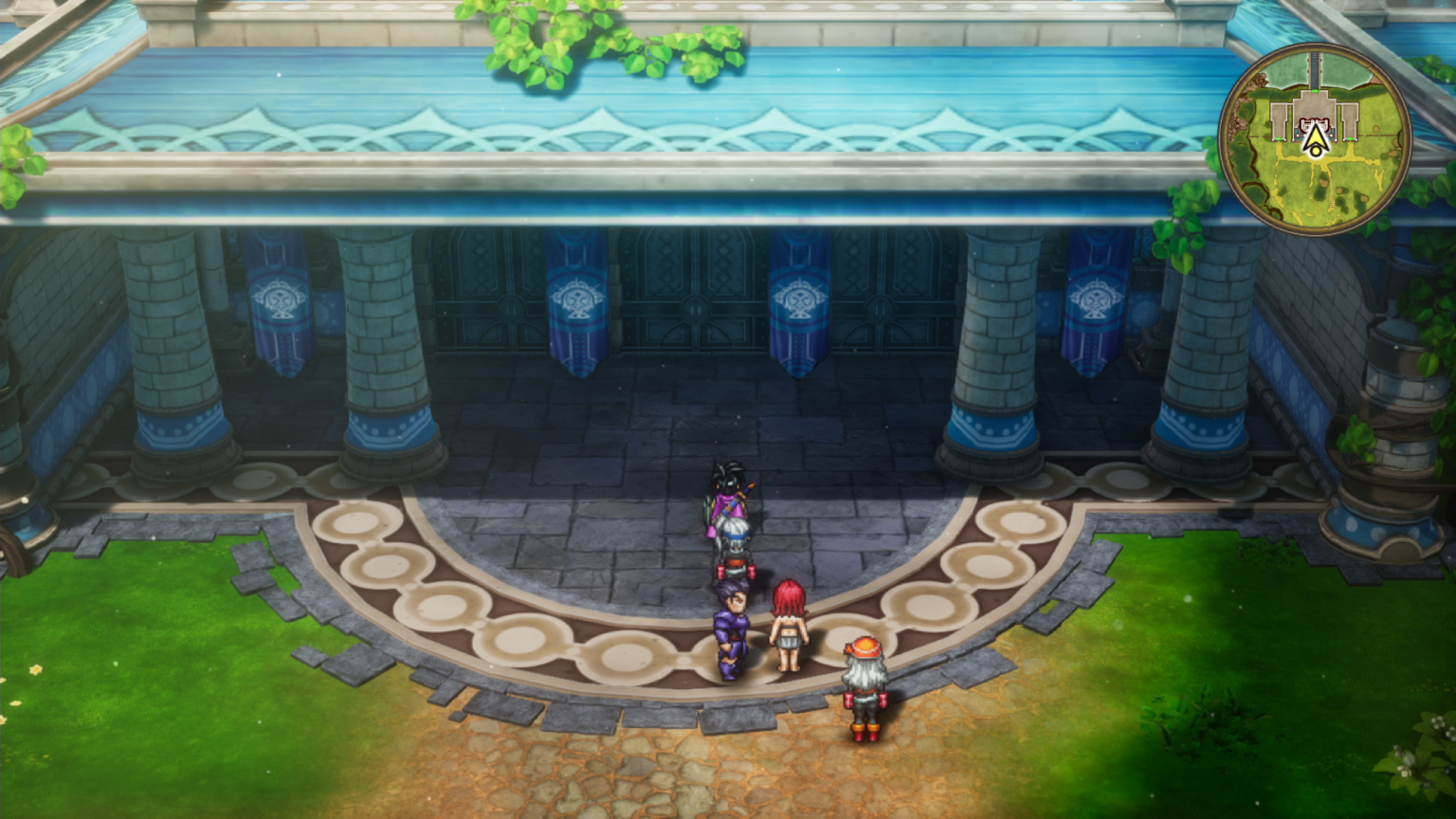Image resolution: width=1456 pixels, height=819 pixels.
Task: Select the red castle icon on the minimap
Action: click(x=1316, y=124)
